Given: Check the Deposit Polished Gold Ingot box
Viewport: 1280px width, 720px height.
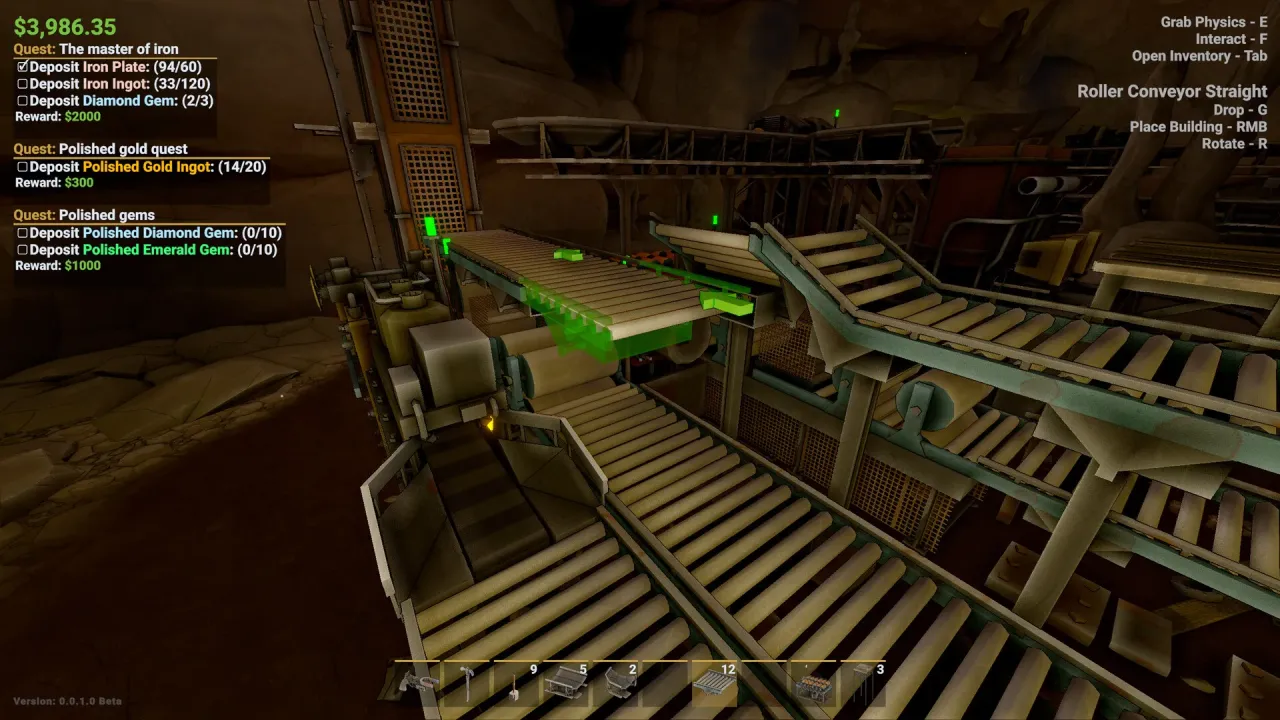Looking at the screenshot, I should pyautogui.click(x=22, y=167).
